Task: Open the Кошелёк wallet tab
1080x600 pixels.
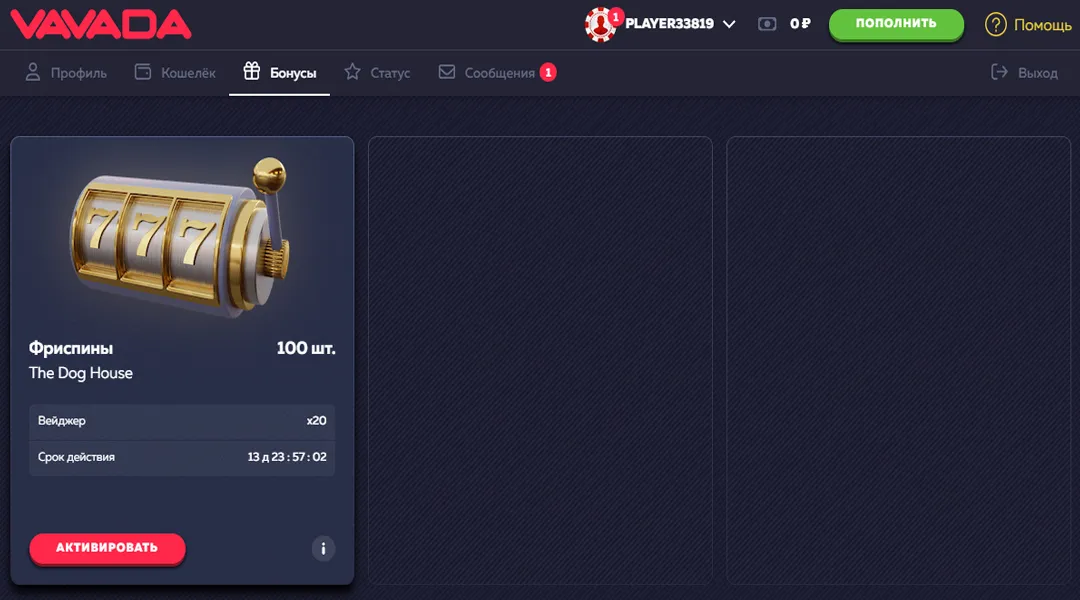Action: (x=175, y=73)
